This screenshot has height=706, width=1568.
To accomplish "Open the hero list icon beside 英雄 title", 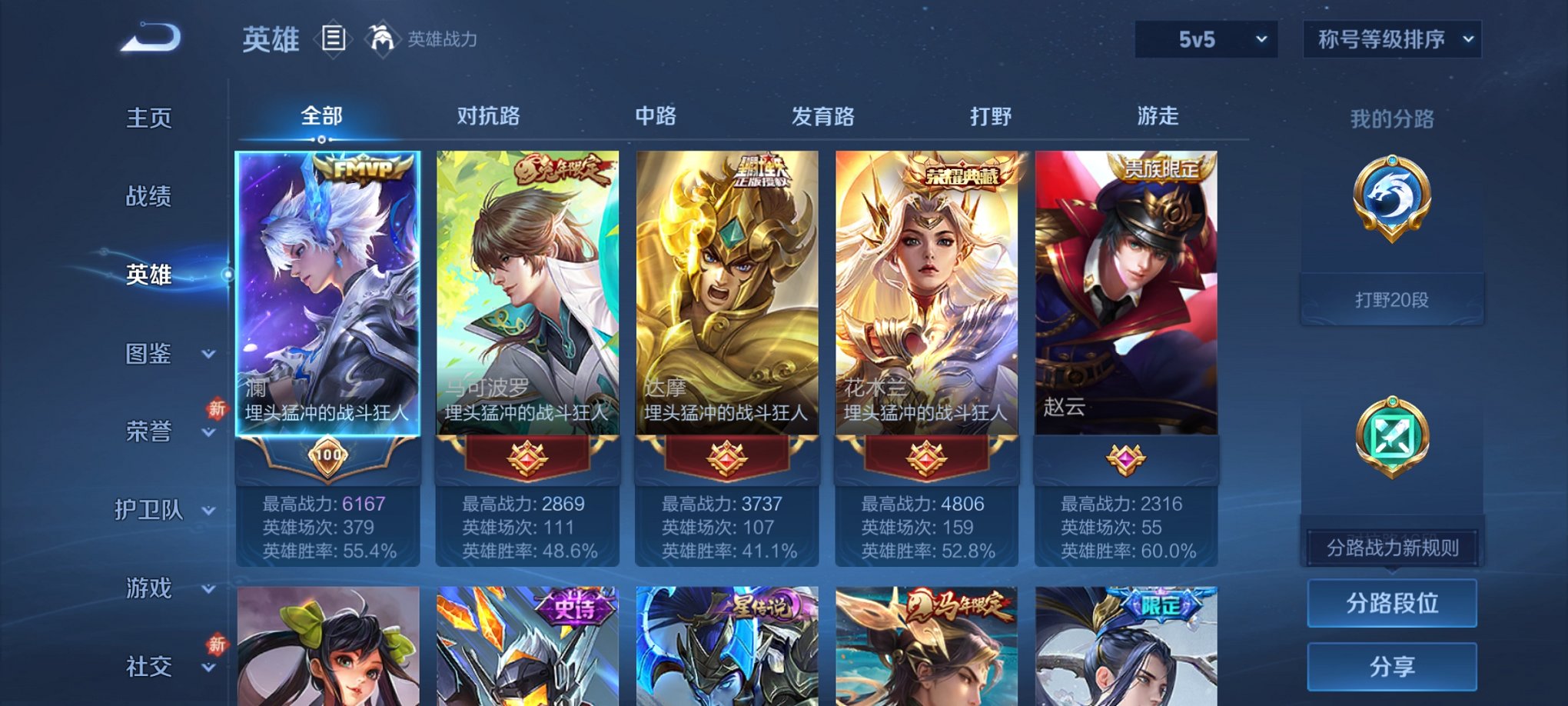I will click(x=334, y=38).
